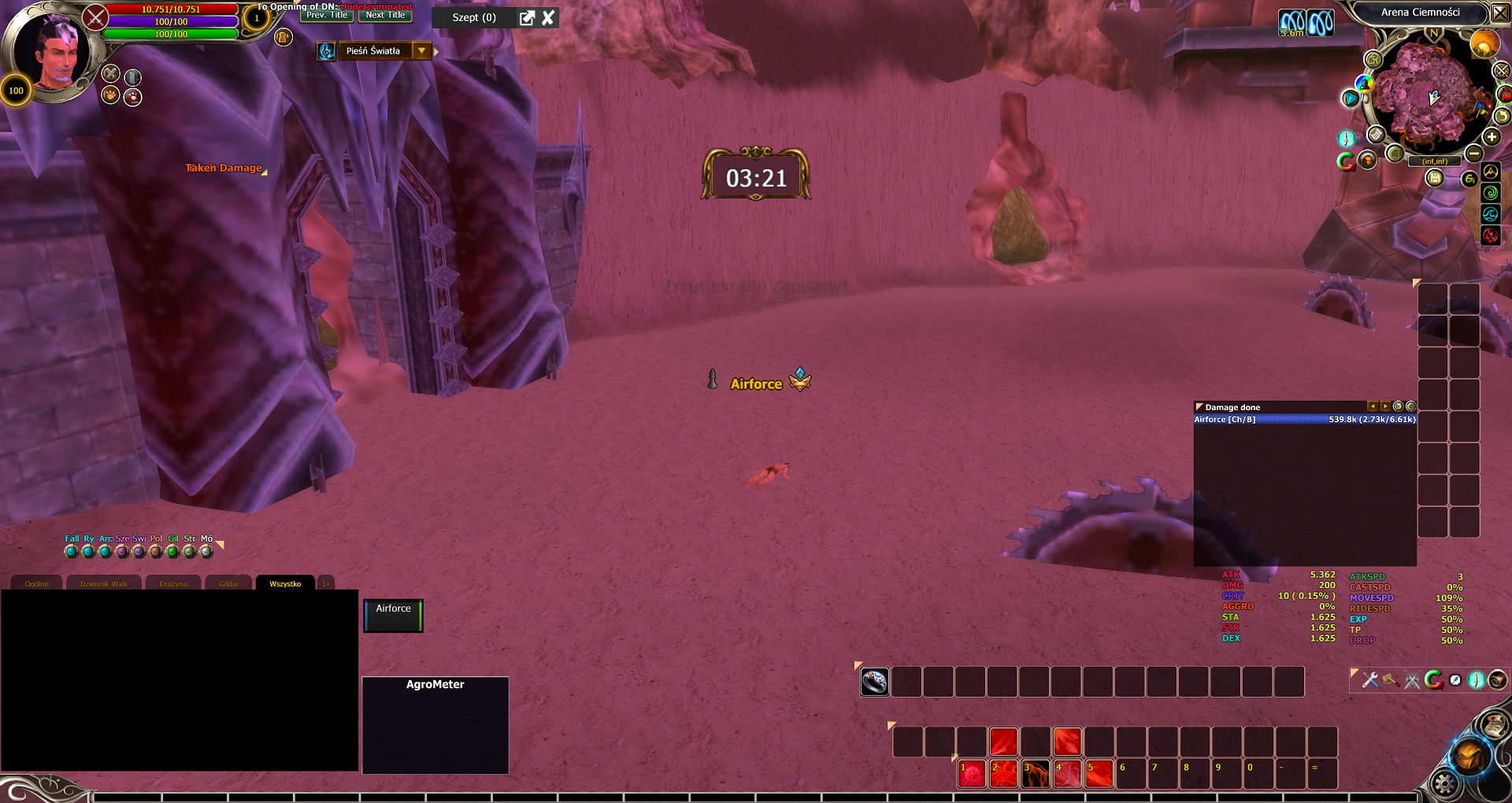
Task: Select the Airforce target frame button
Action: (x=393, y=616)
